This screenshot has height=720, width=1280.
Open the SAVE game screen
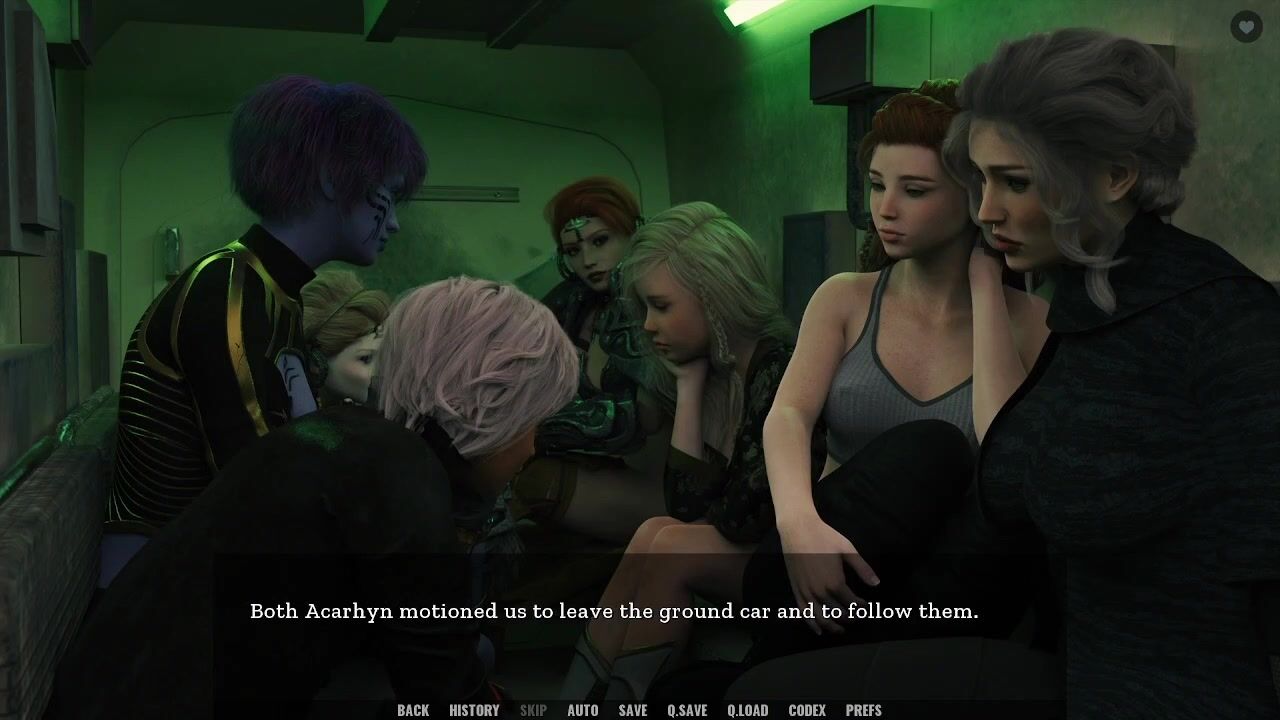click(x=633, y=710)
